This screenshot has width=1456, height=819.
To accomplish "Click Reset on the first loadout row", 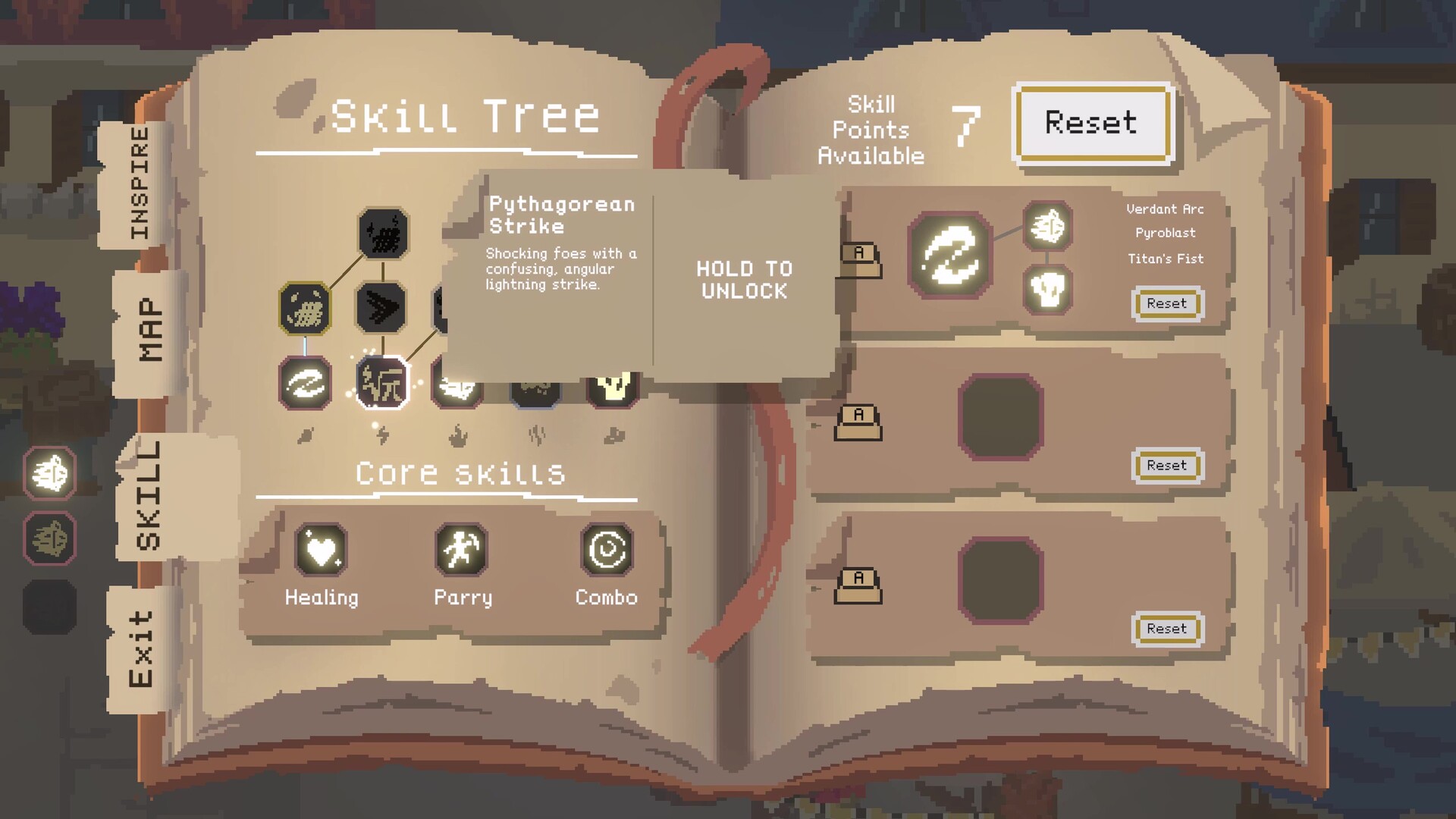I will click(1167, 303).
